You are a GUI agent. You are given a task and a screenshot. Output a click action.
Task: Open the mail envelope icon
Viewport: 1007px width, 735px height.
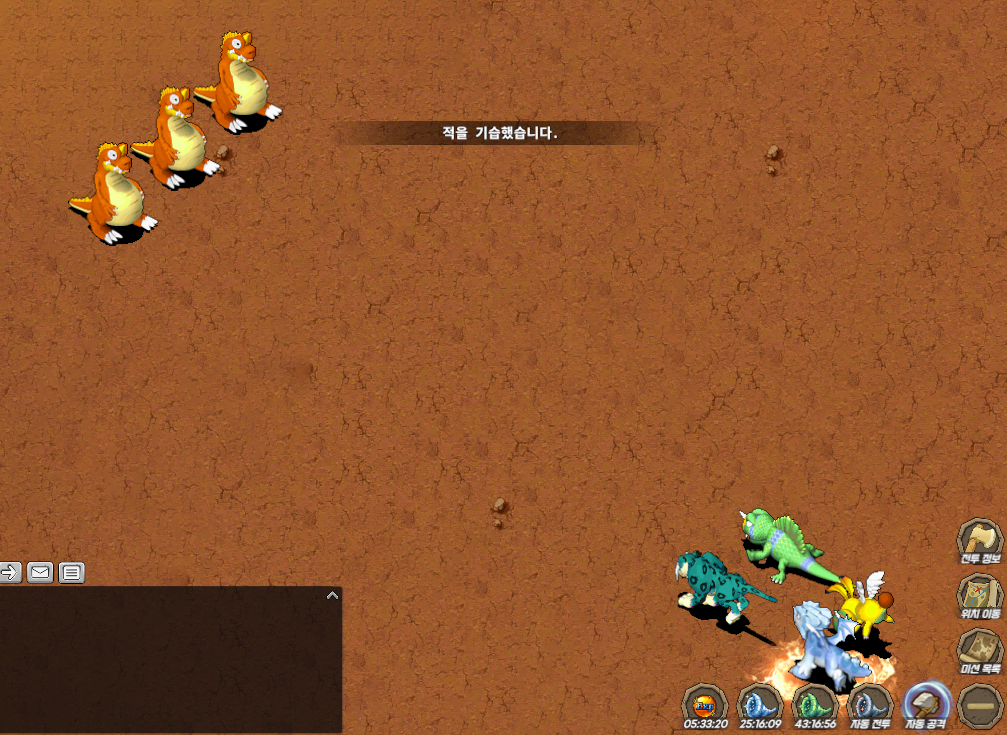(40, 572)
